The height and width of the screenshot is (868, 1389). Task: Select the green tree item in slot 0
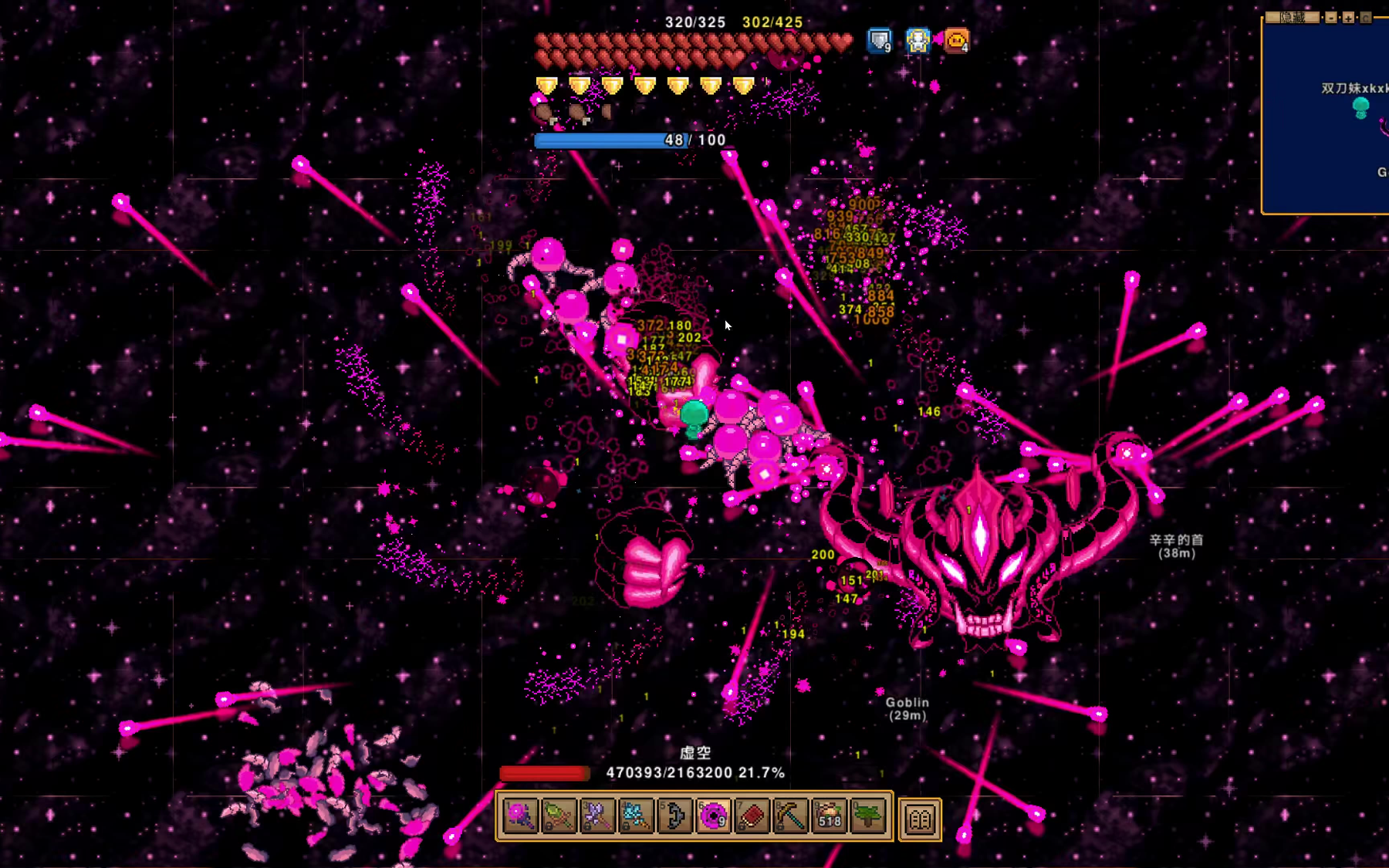tap(868, 816)
